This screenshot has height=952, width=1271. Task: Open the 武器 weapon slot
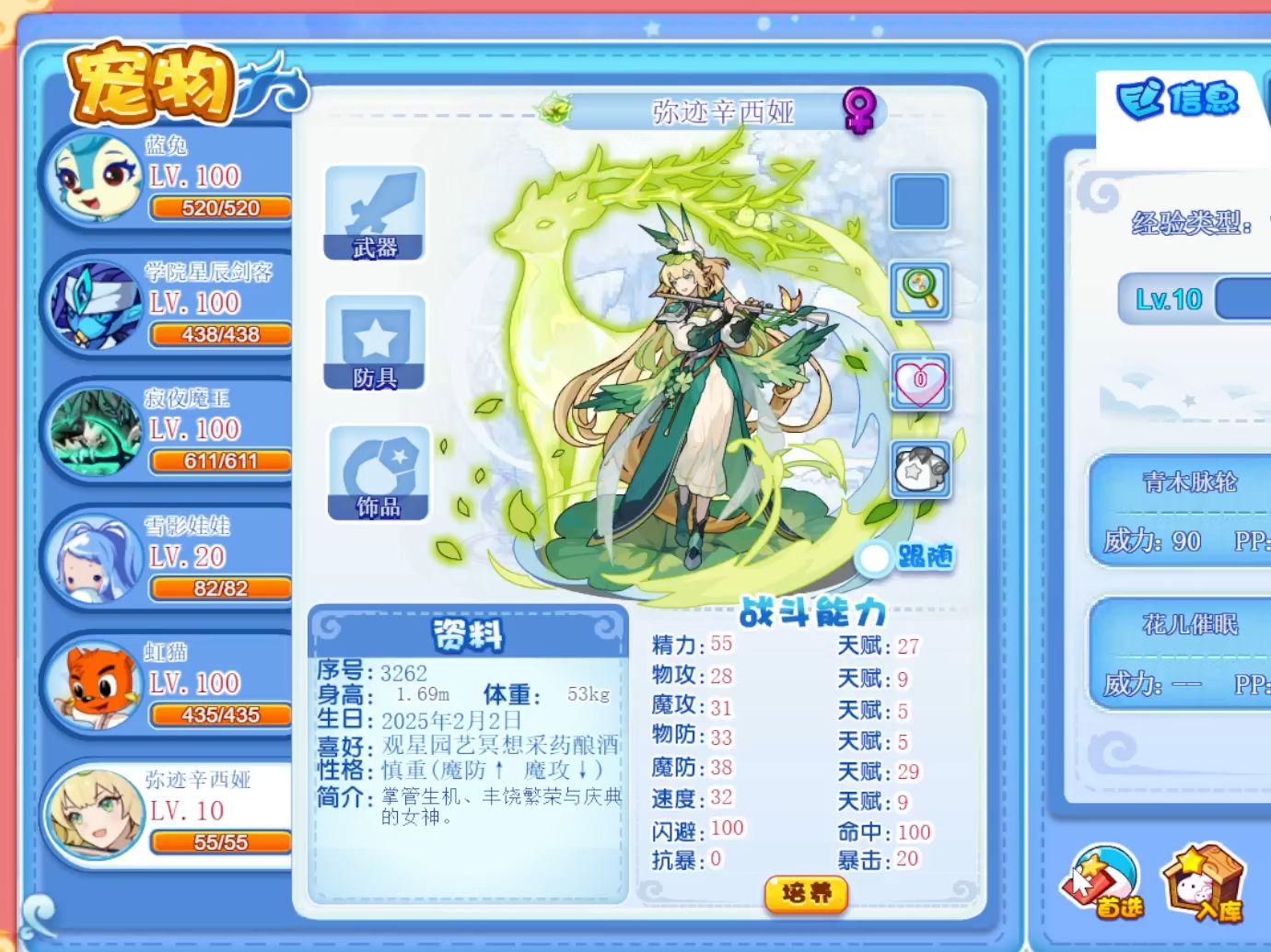pyautogui.click(x=375, y=214)
